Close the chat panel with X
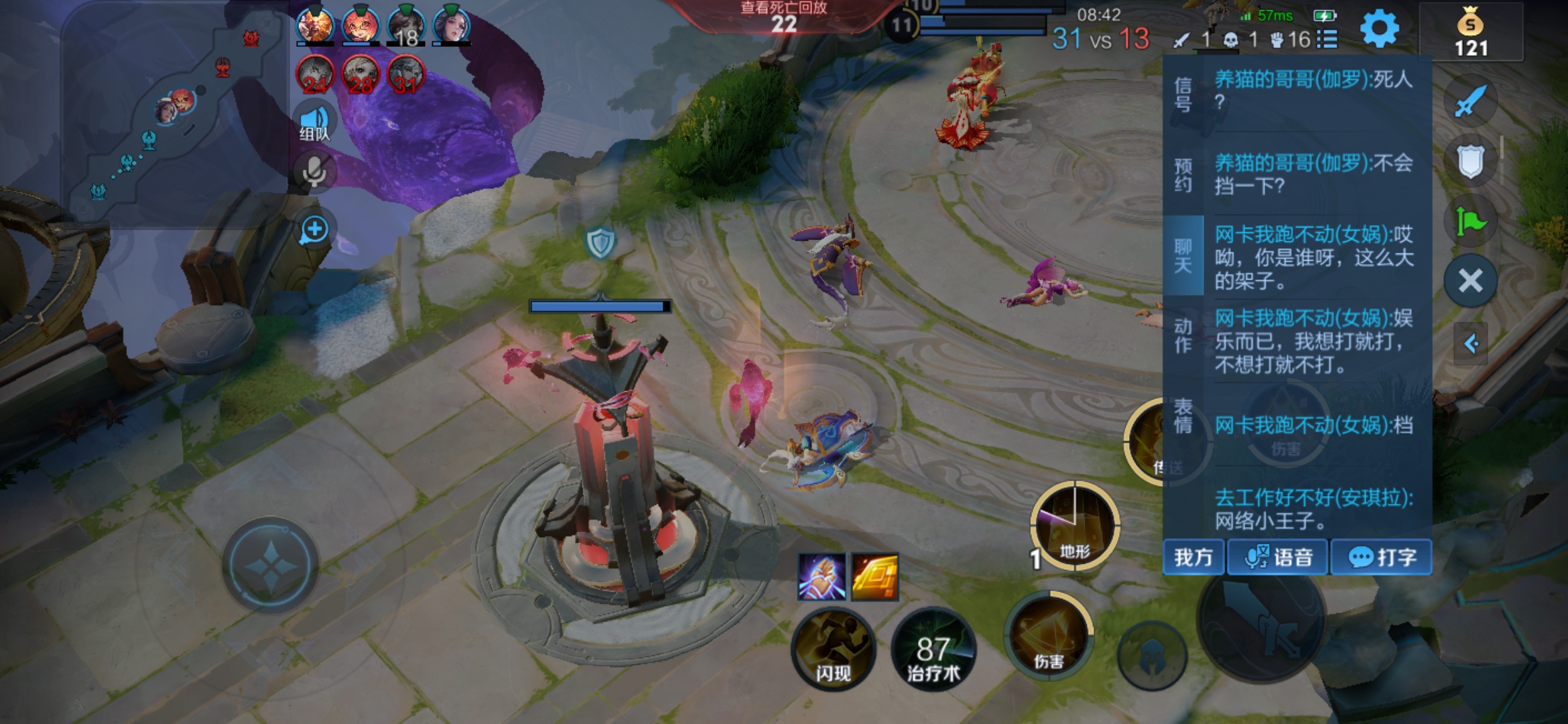This screenshot has width=1568, height=724. (1470, 281)
